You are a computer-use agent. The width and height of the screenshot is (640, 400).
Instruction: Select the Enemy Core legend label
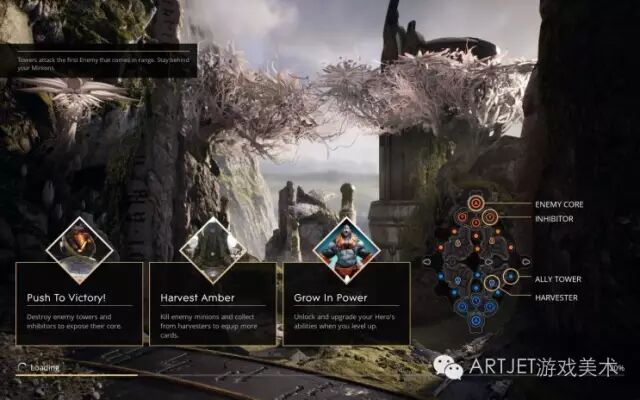[x=559, y=205]
